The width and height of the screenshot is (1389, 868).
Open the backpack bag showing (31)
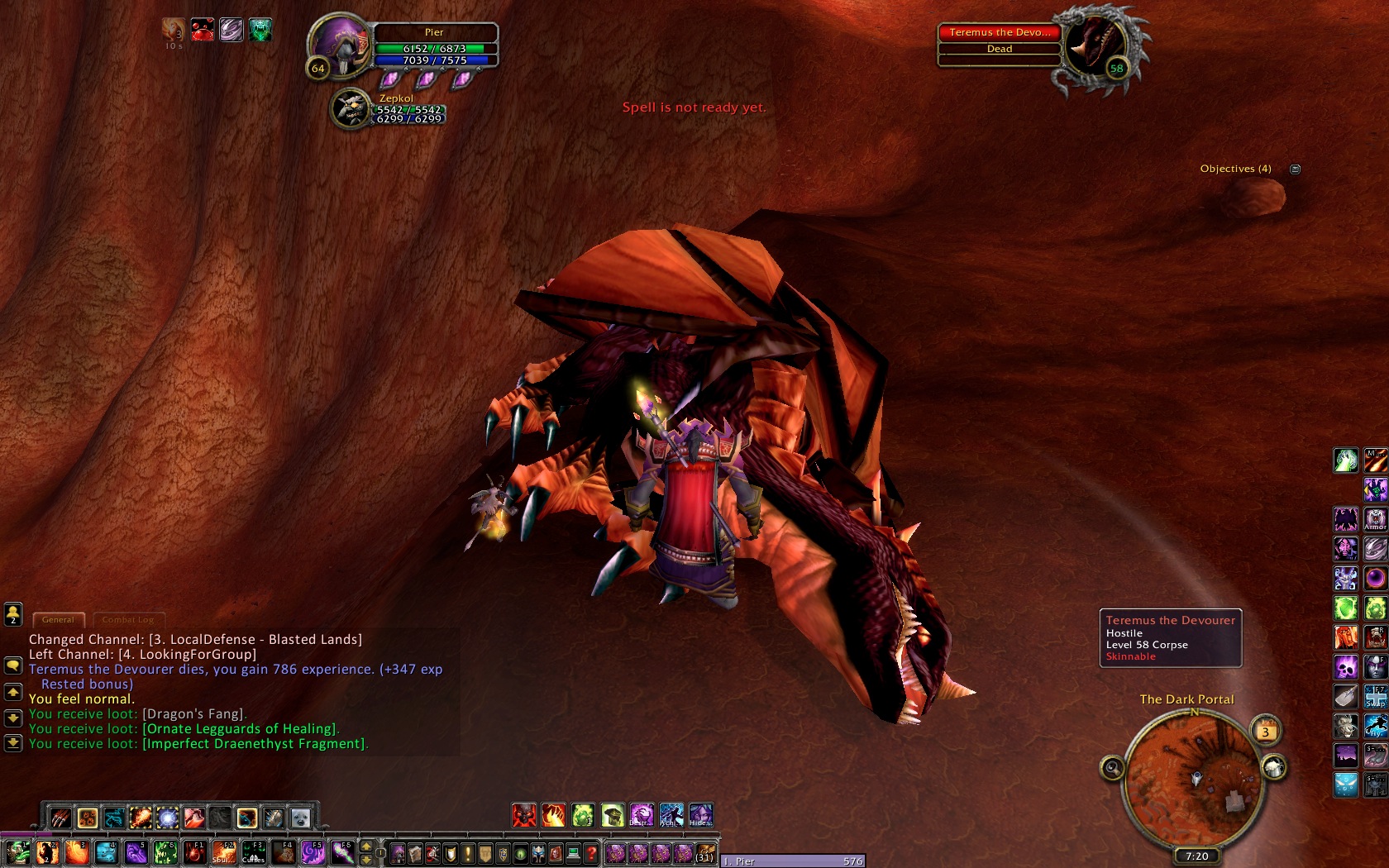coord(704,852)
